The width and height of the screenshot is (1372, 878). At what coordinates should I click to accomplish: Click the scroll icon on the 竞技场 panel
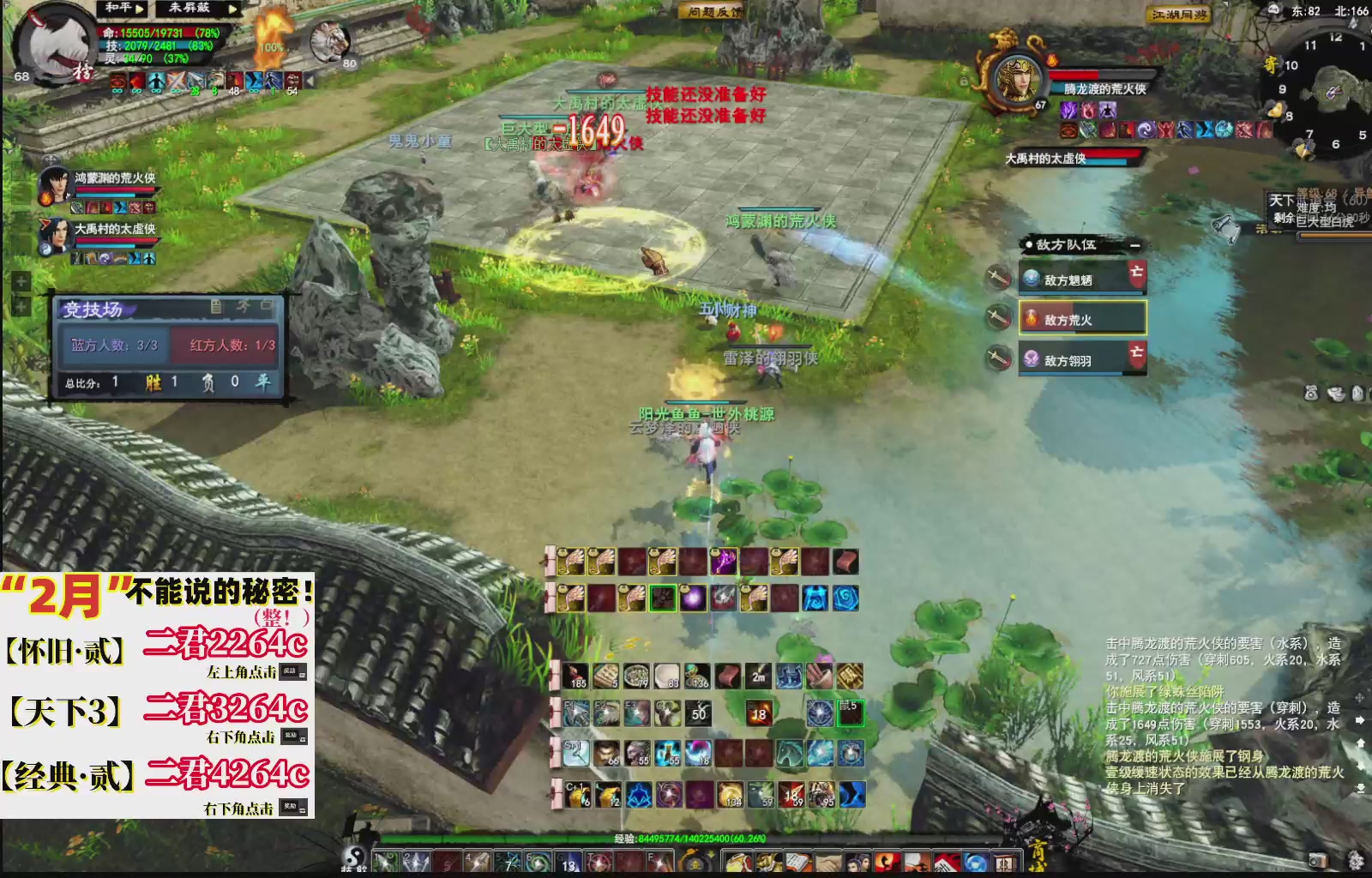[x=217, y=307]
